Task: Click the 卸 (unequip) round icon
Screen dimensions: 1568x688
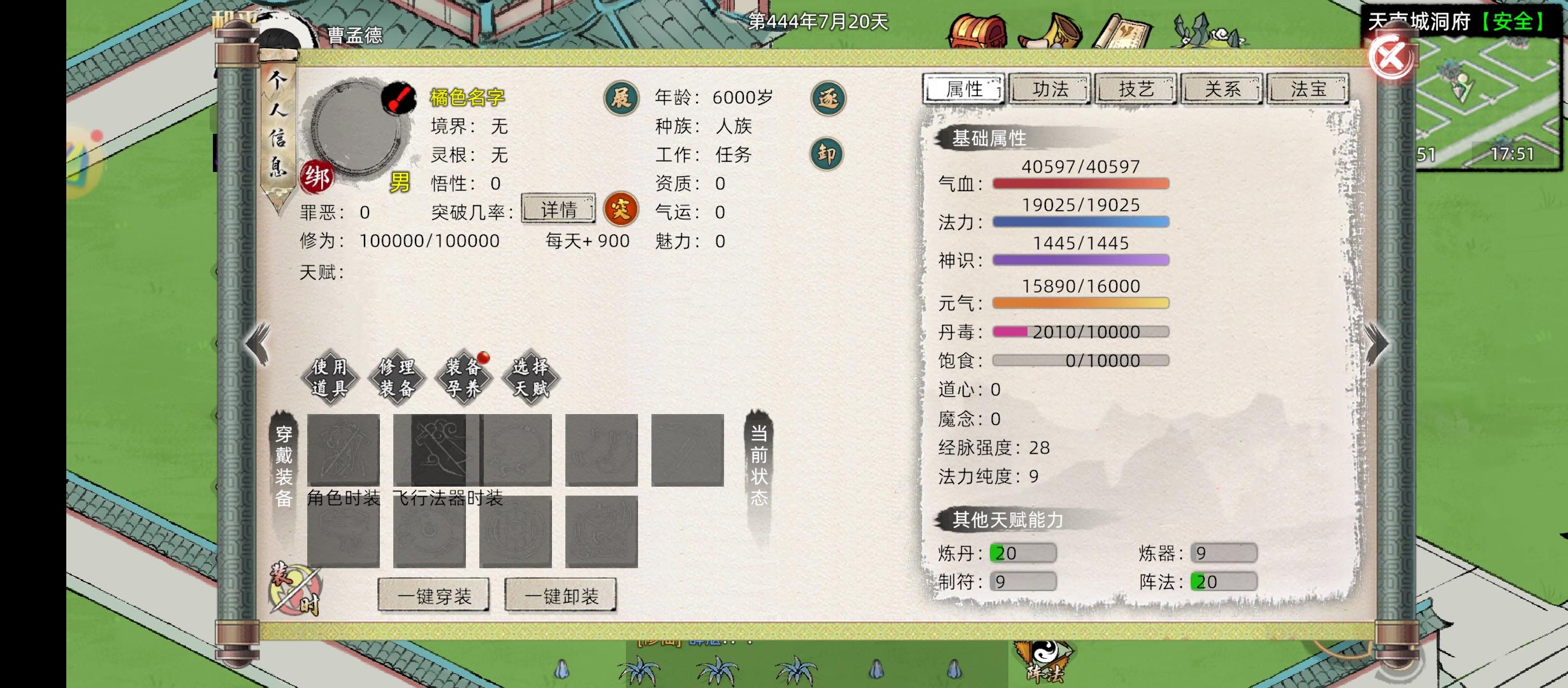Action: [x=828, y=155]
